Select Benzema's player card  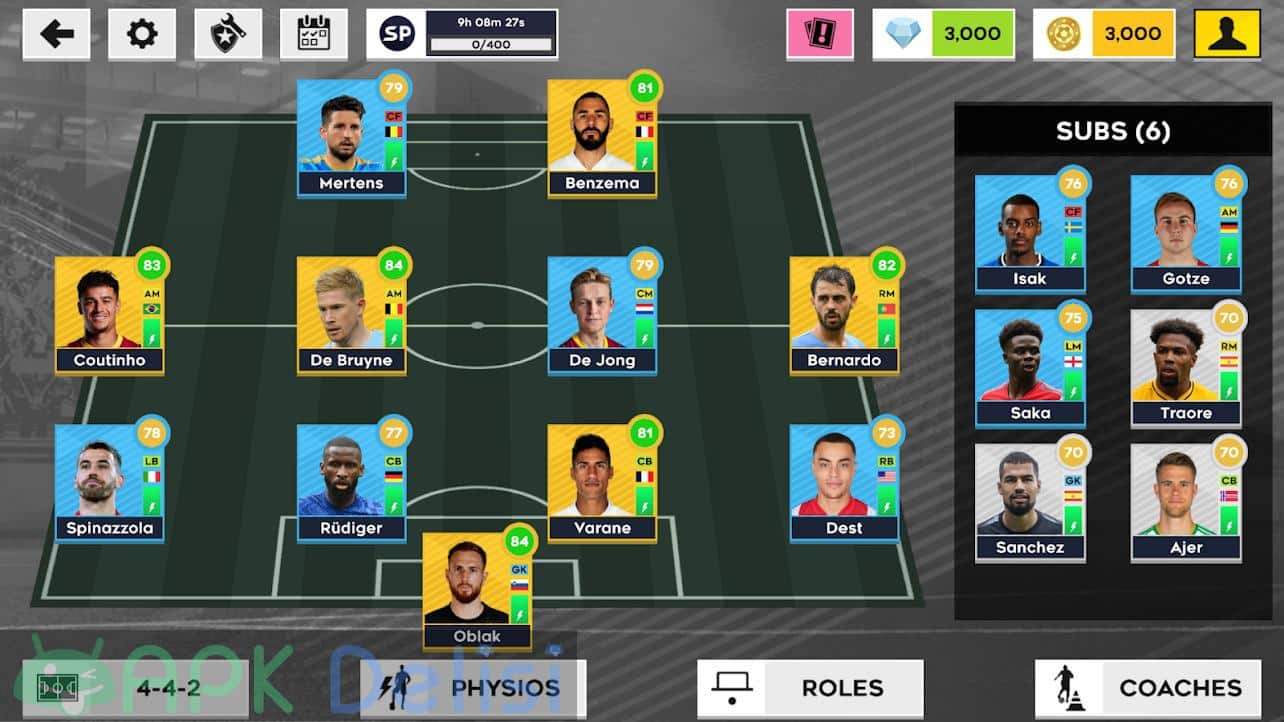tap(601, 138)
